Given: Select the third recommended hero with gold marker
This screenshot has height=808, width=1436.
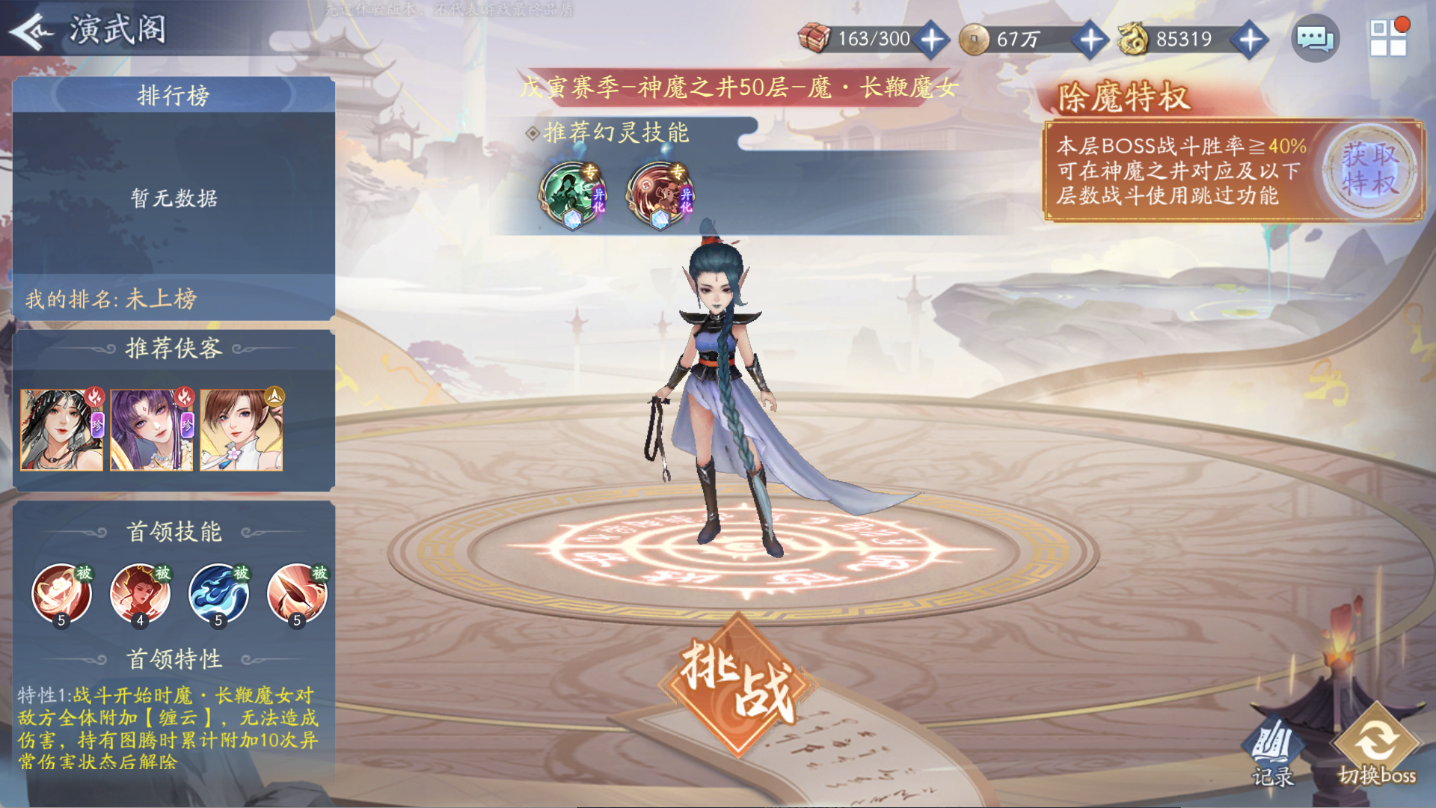Looking at the screenshot, I should tap(240, 430).
